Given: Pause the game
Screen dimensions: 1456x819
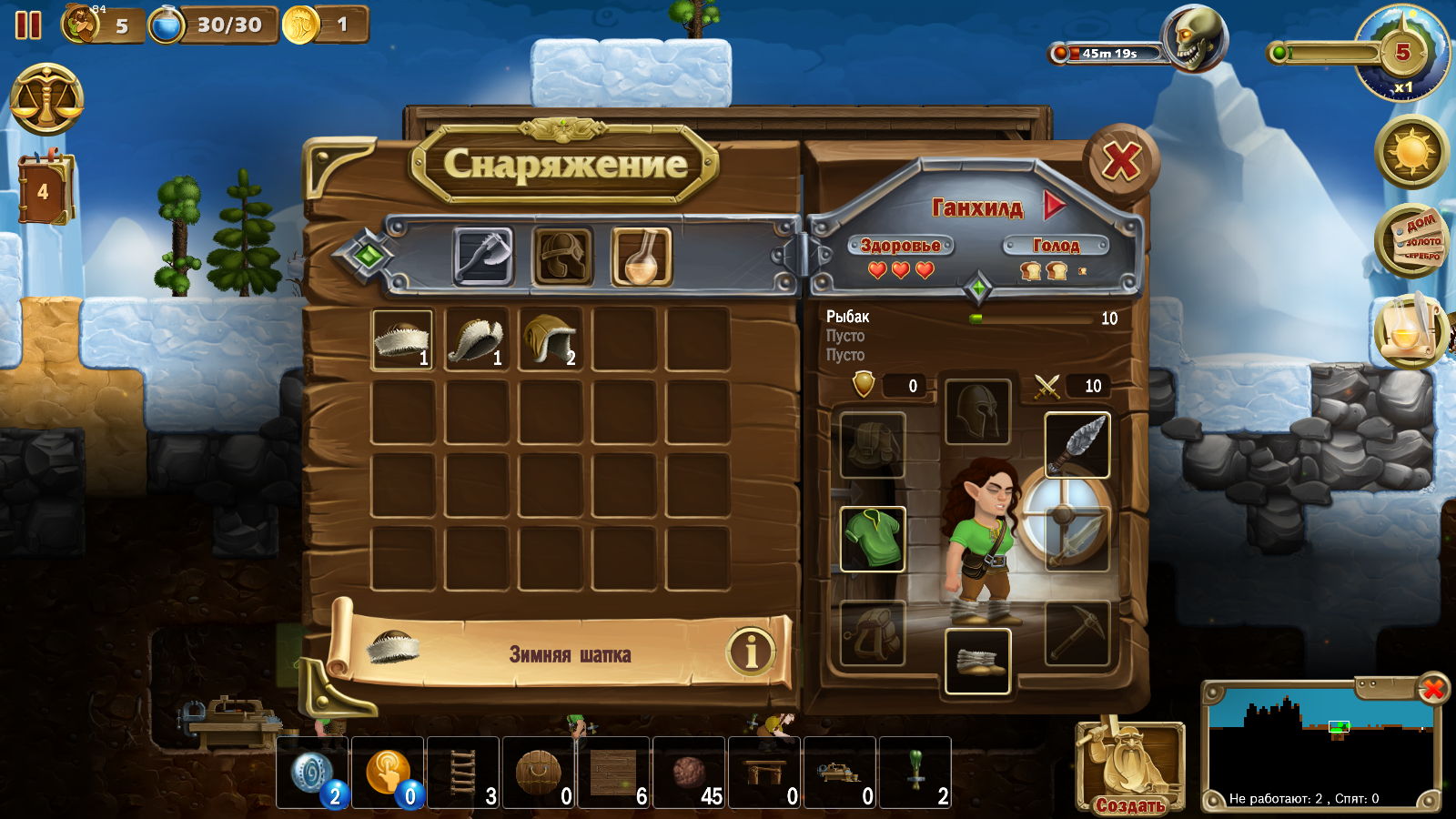Looking at the screenshot, I should pos(28,25).
